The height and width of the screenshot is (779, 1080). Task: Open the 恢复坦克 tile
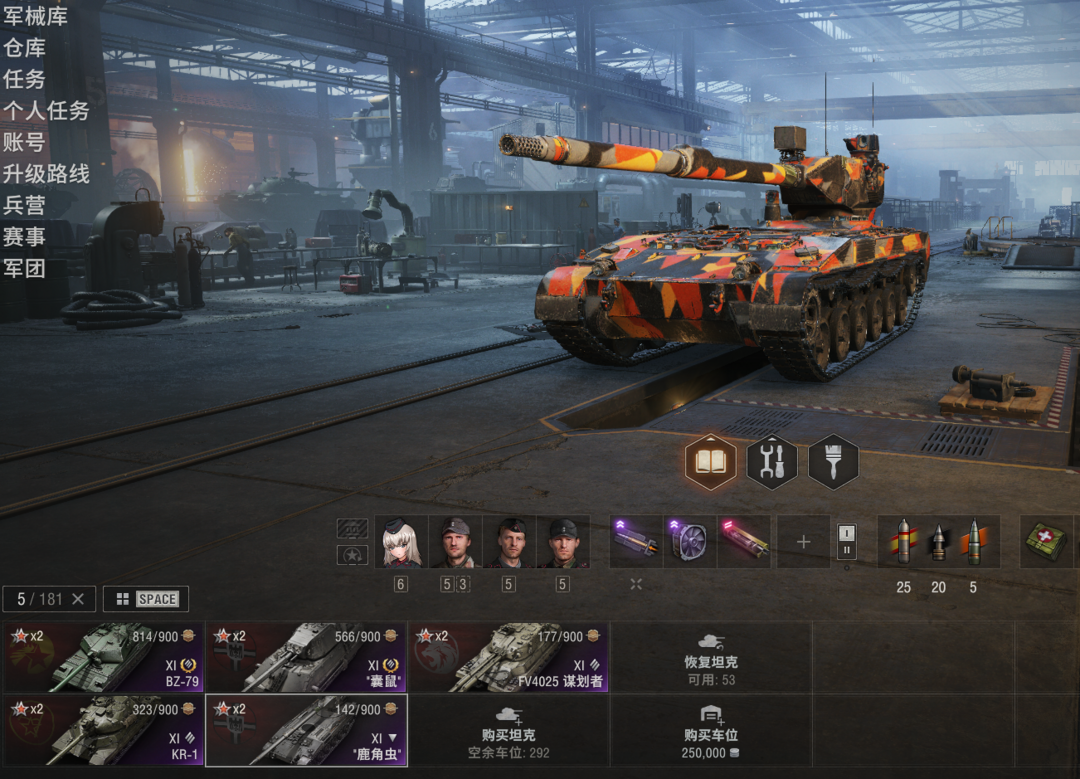tap(711, 657)
